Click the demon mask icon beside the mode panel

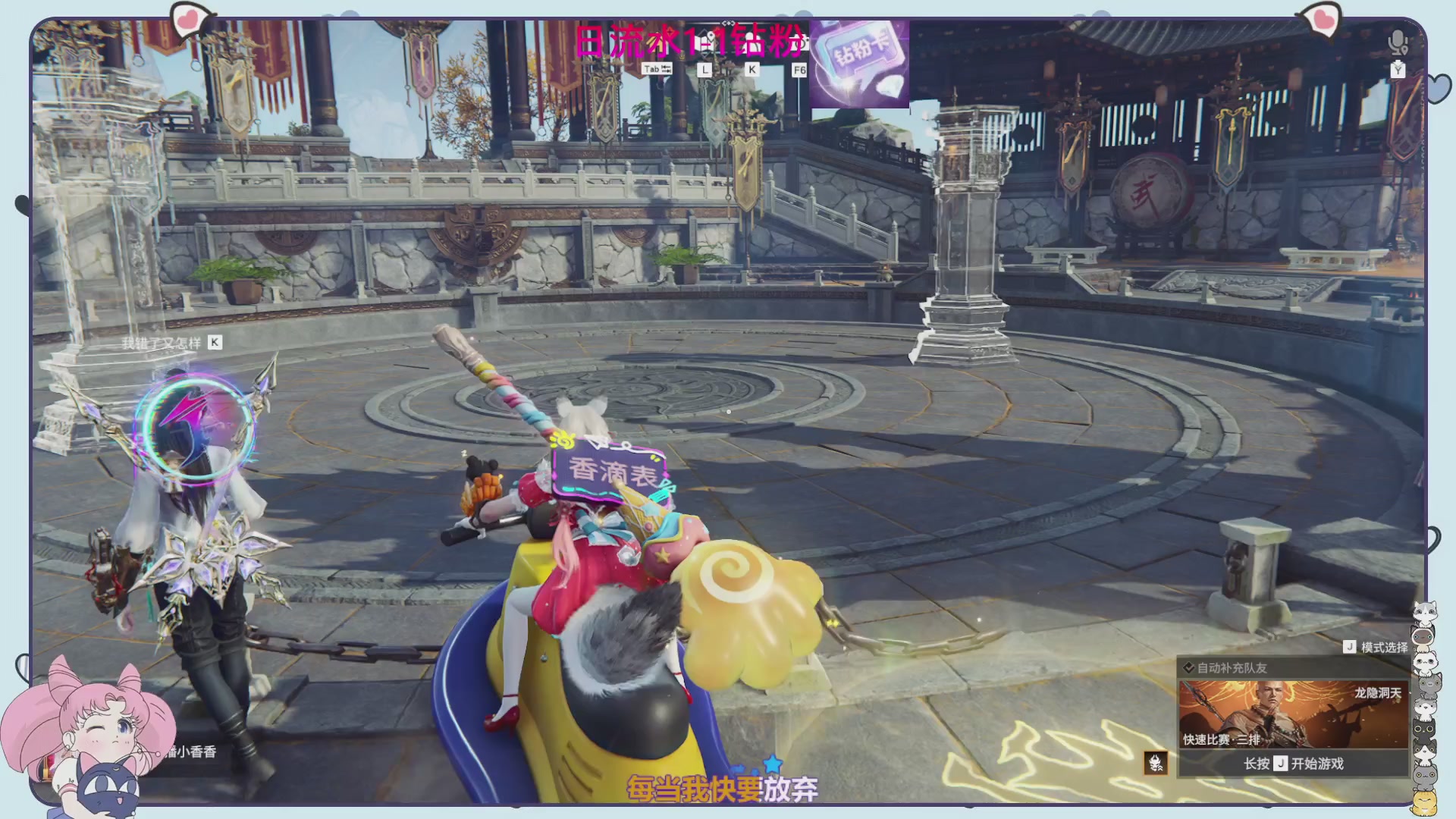(1156, 763)
